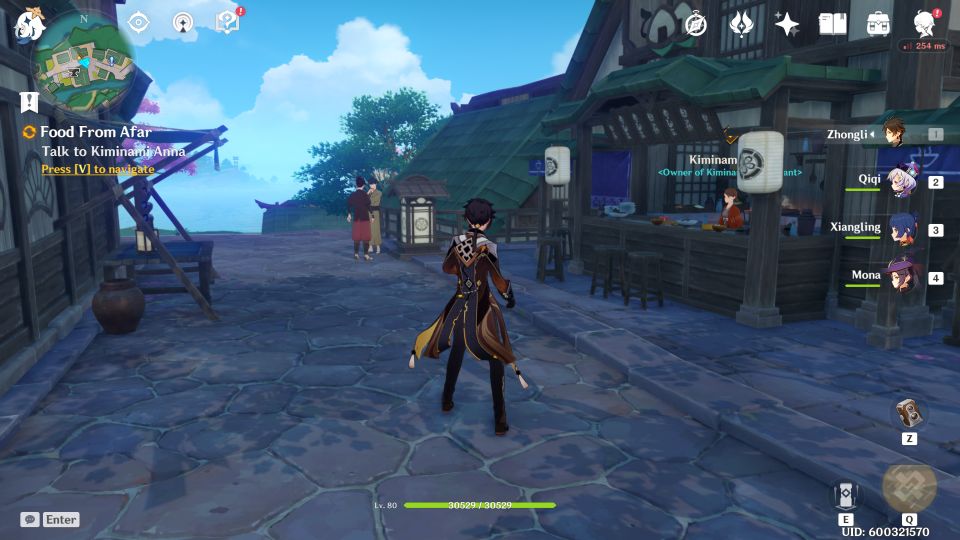Open the events compass icon

coord(696,24)
